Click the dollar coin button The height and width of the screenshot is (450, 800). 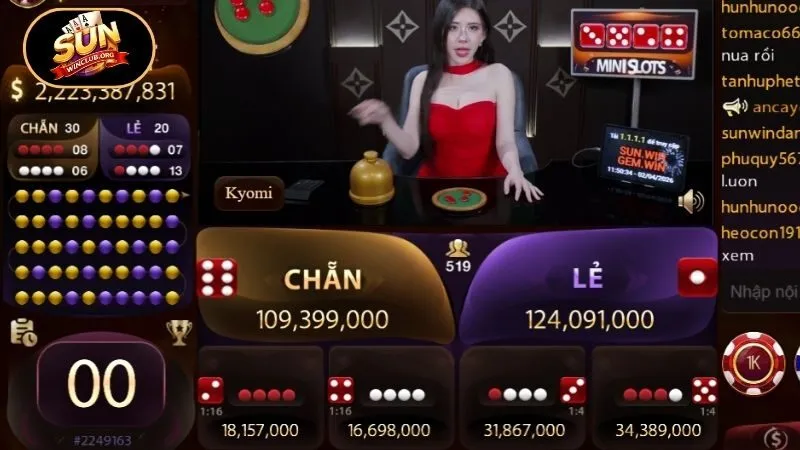(774, 438)
